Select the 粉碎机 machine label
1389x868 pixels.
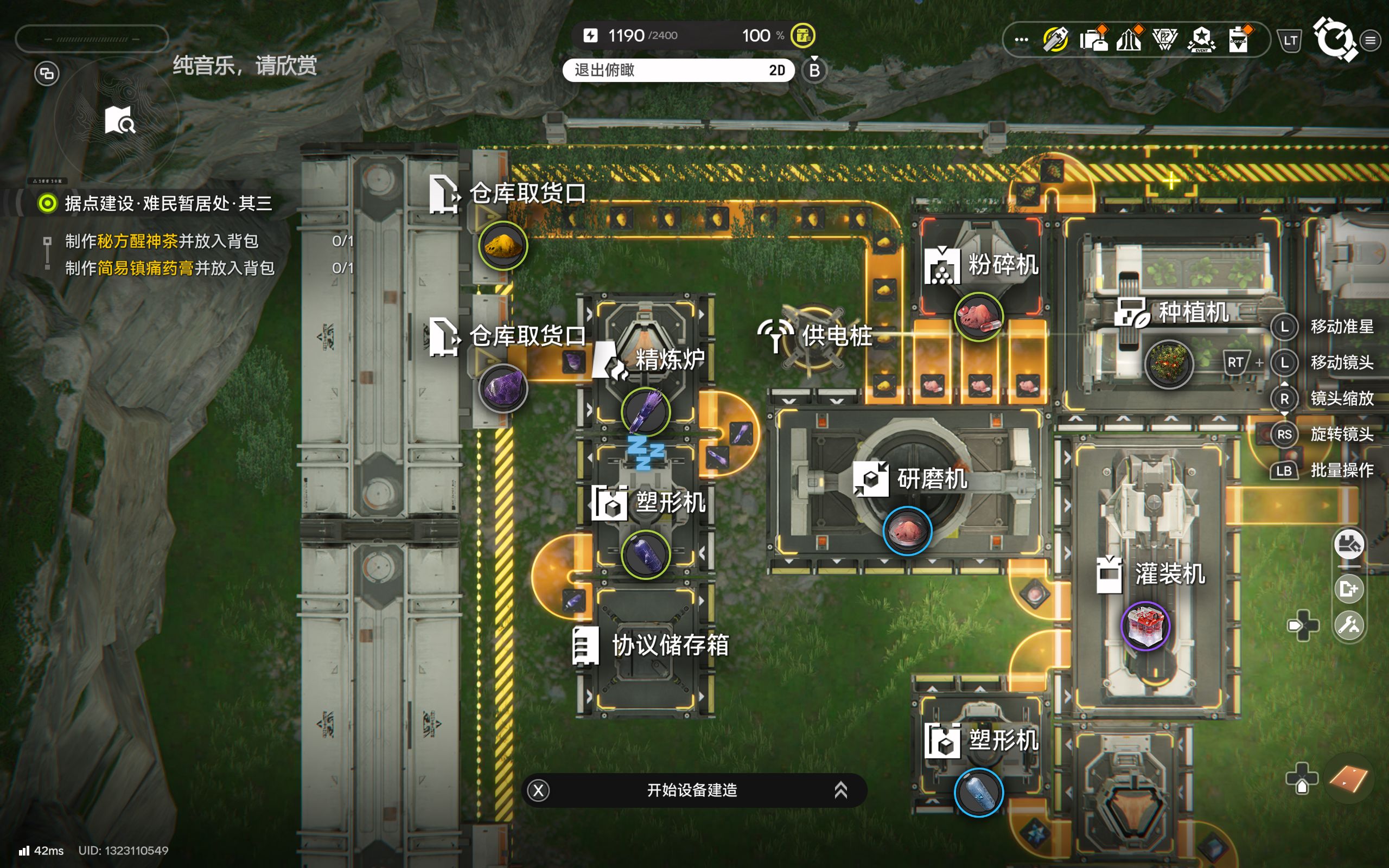(1003, 265)
